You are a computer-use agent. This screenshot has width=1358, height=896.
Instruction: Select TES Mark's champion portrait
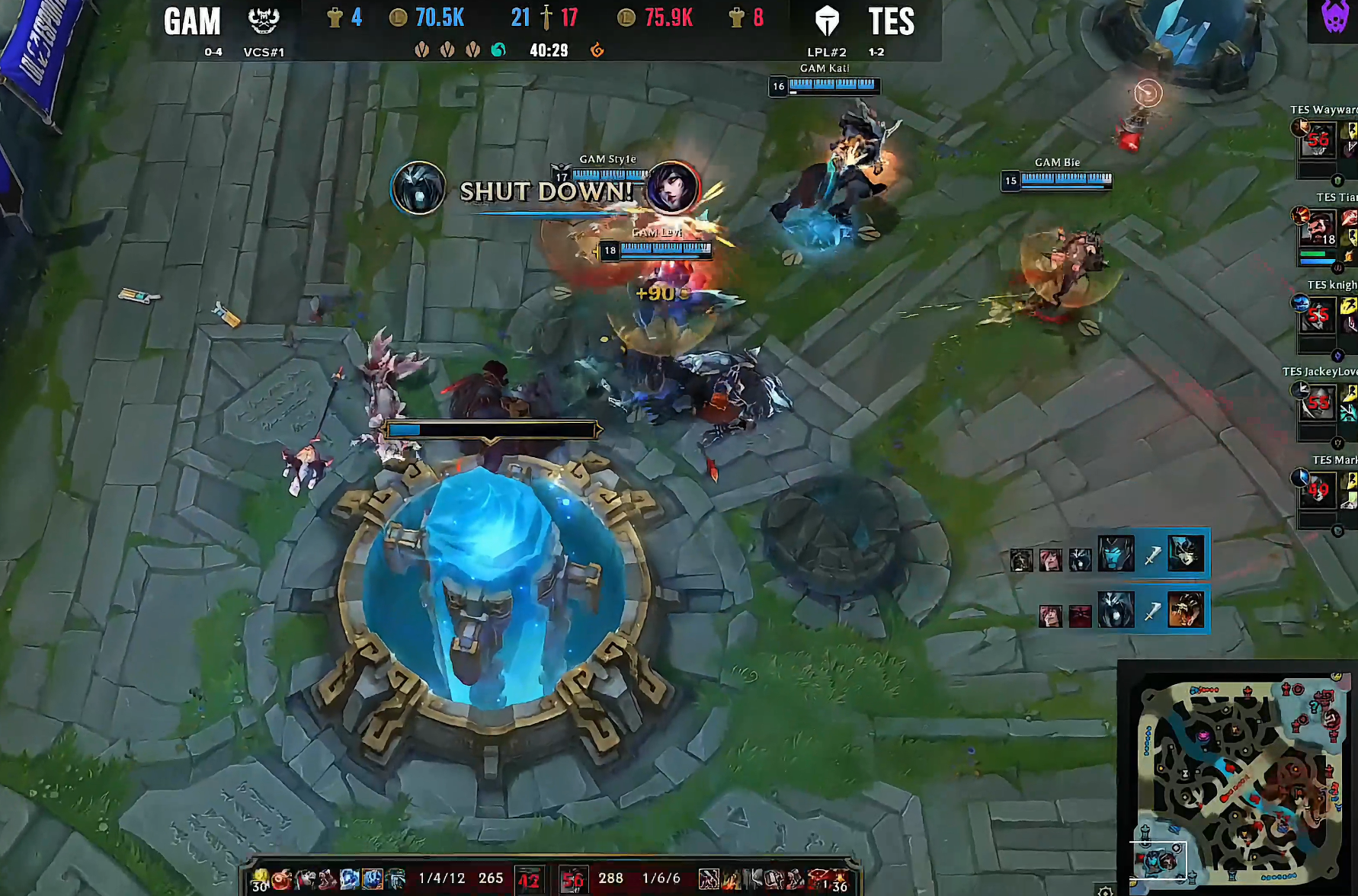click(1318, 491)
